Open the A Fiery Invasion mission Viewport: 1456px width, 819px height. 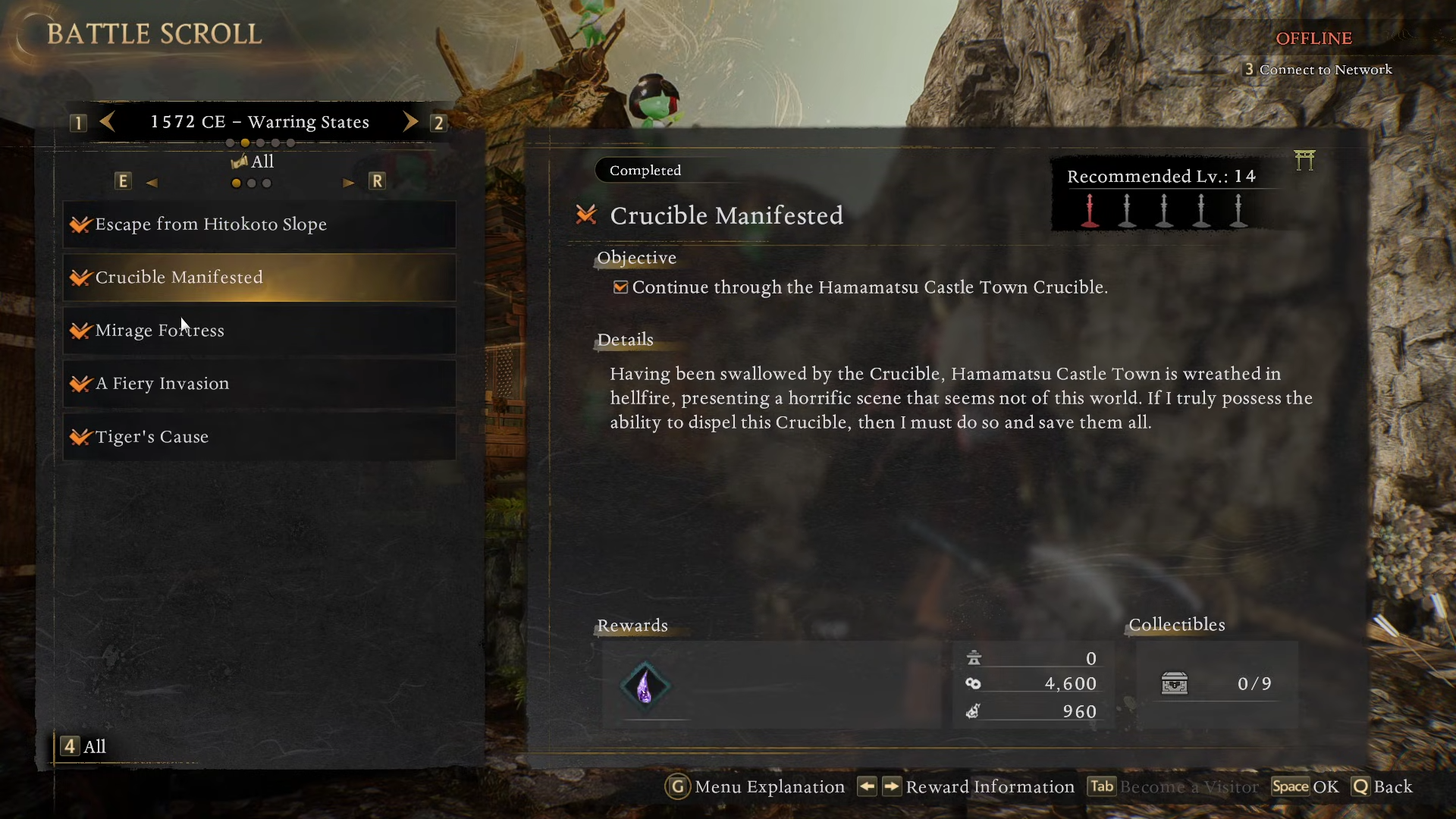[x=259, y=384]
